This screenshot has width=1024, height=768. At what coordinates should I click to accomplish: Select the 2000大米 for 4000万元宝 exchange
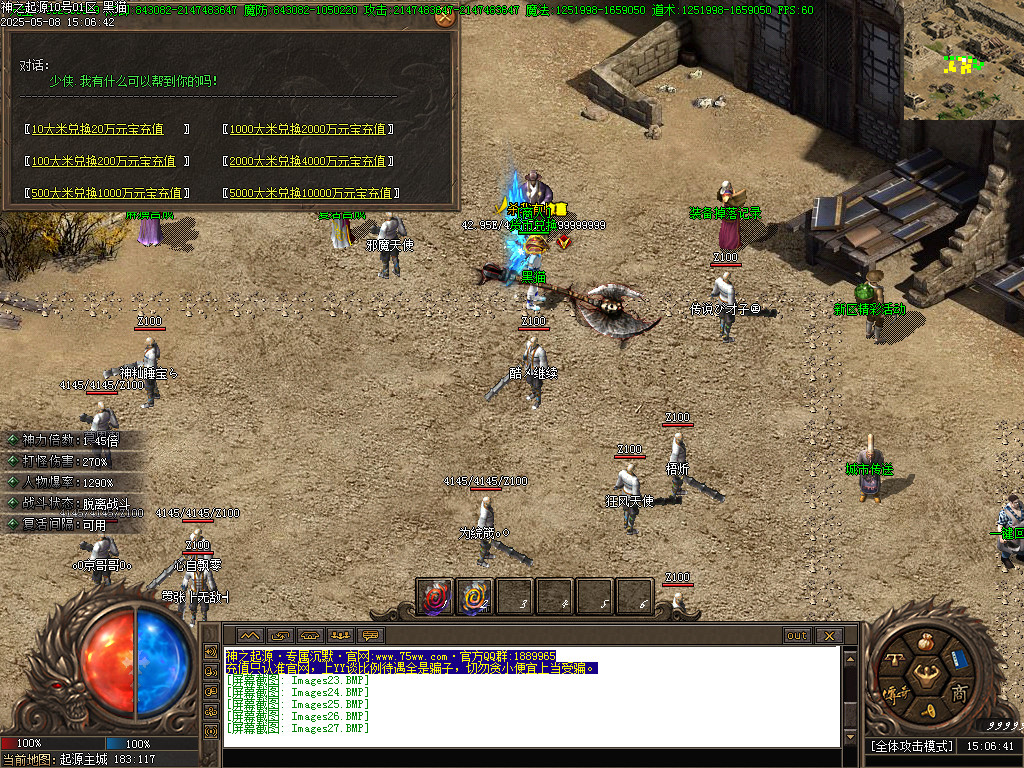click(308, 161)
